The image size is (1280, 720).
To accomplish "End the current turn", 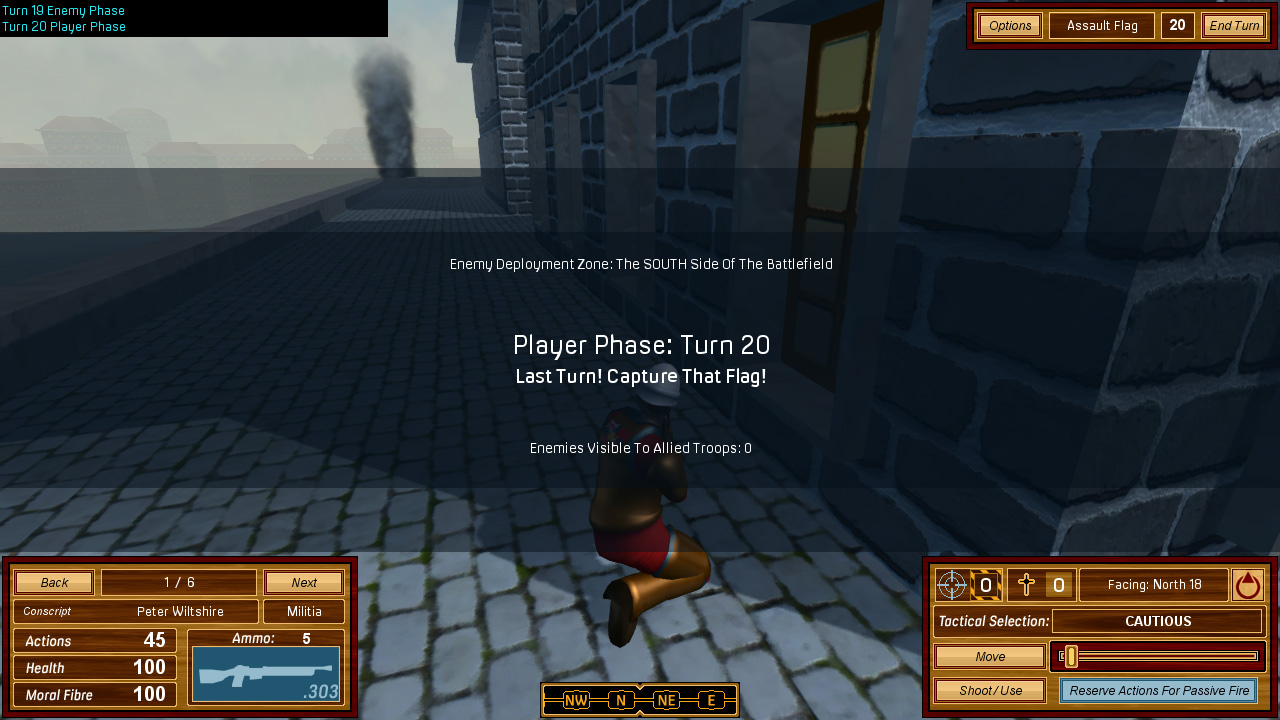I will [x=1233, y=26].
